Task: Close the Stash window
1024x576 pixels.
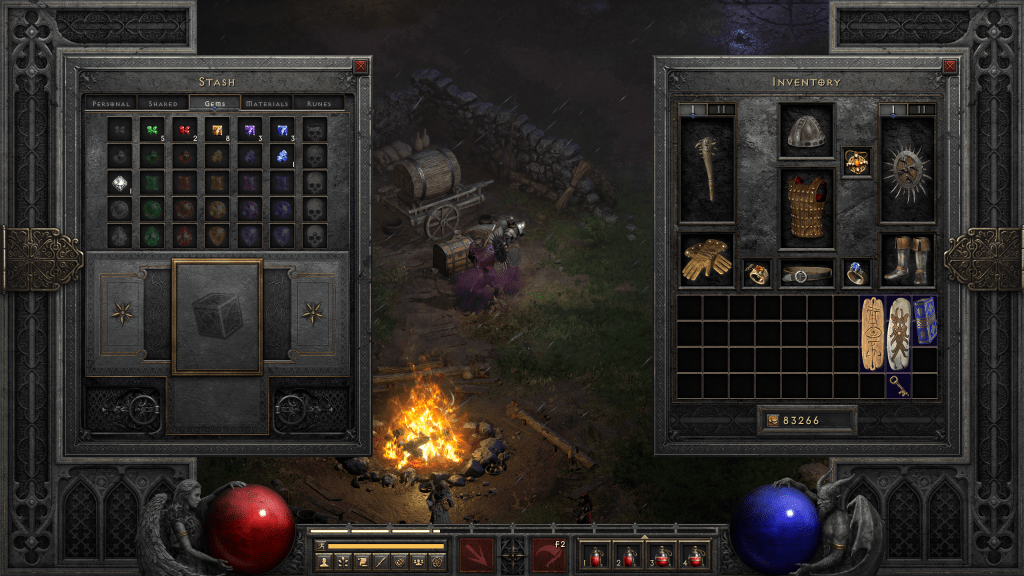Action: 361,67
